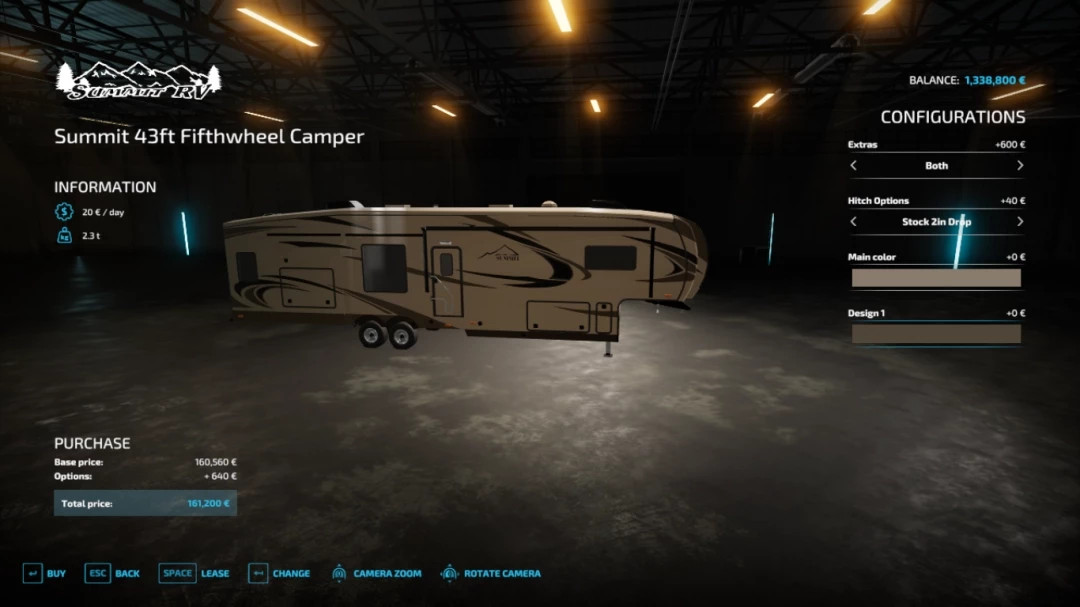Choose next Hitch Options arrow

[1019, 222]
